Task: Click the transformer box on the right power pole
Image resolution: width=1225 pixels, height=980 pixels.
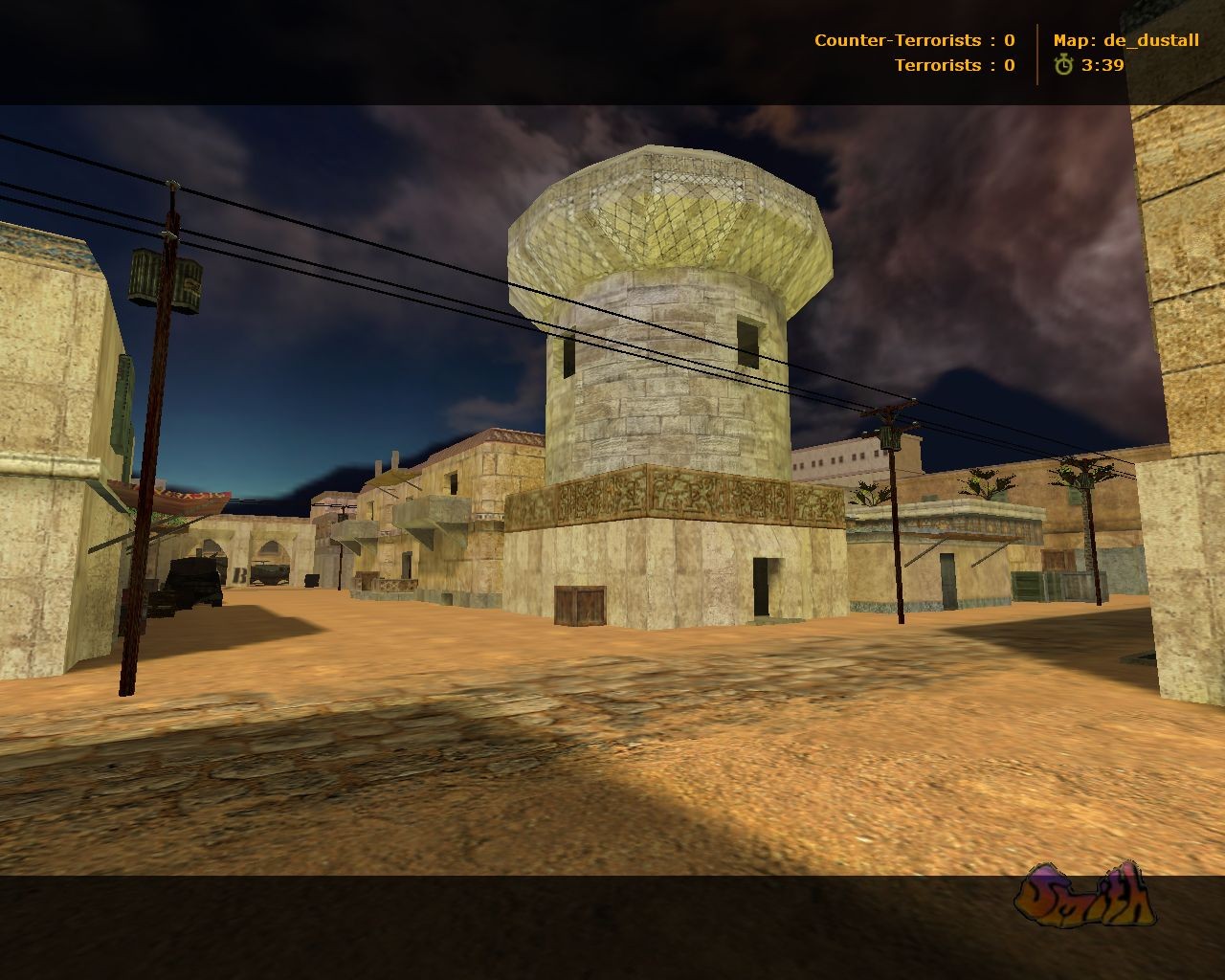Action: pos(890,435)
